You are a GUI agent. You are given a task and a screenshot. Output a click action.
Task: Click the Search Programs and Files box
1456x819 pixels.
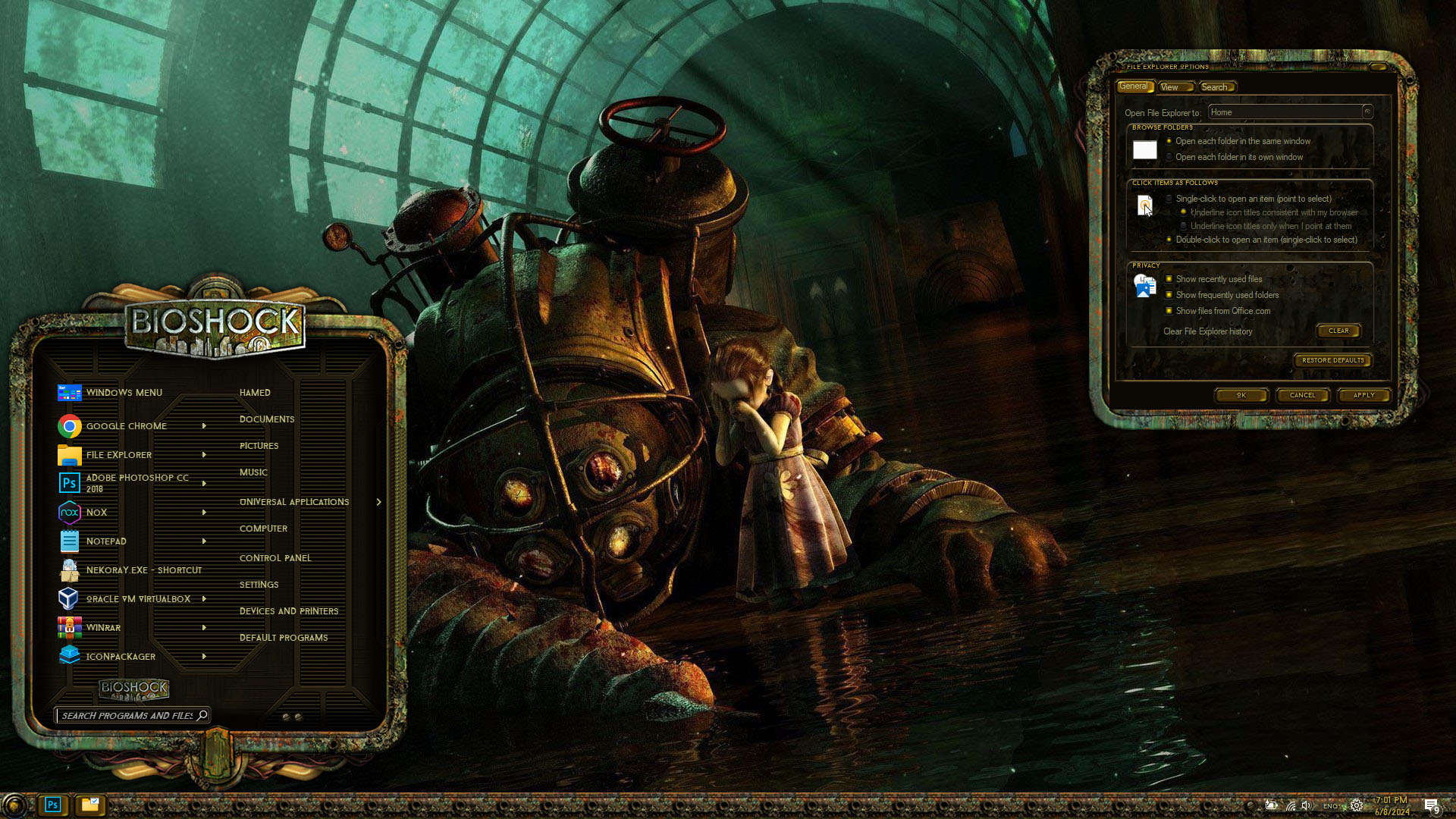127,716
